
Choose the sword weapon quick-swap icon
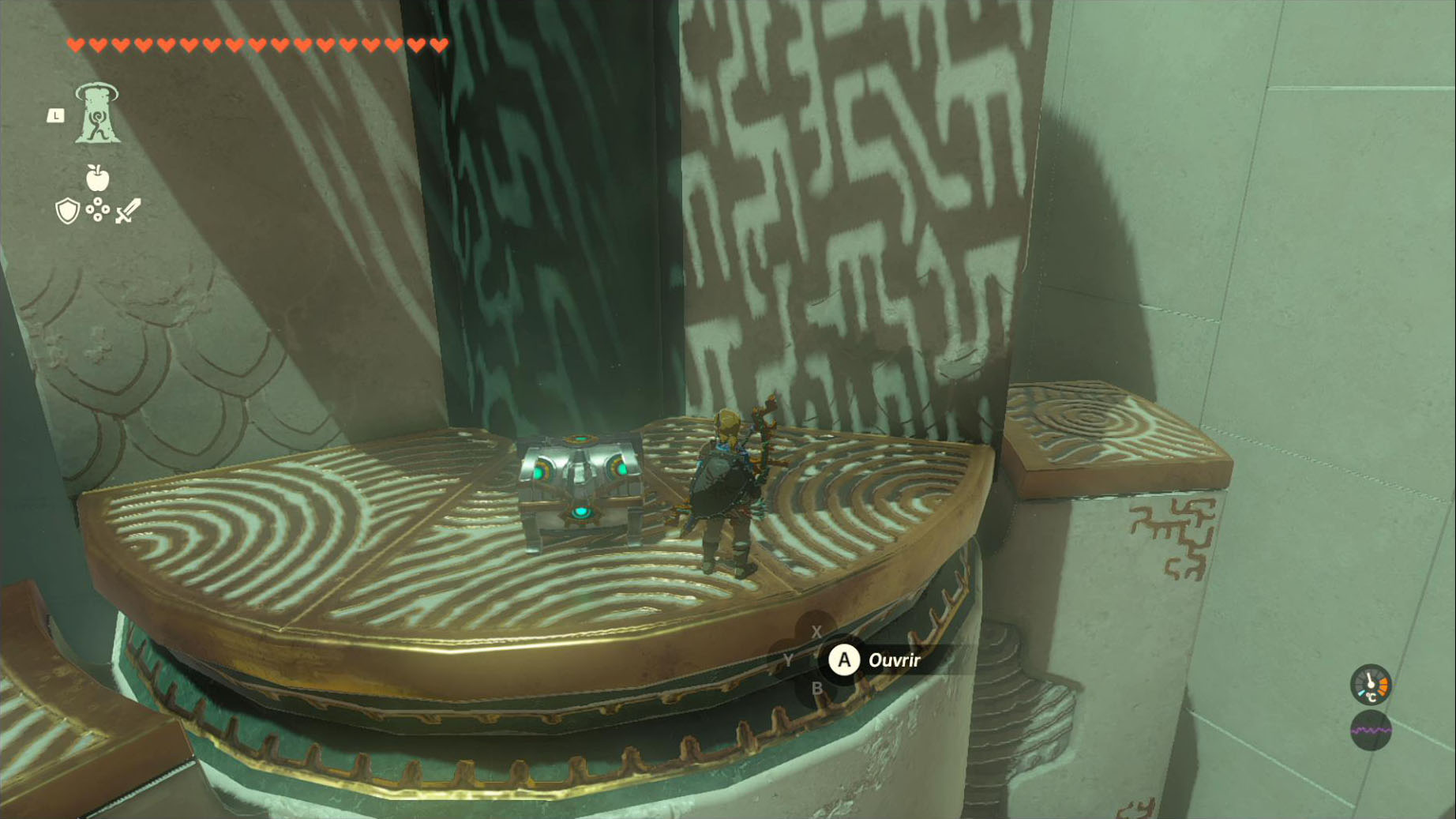point(128,211)
